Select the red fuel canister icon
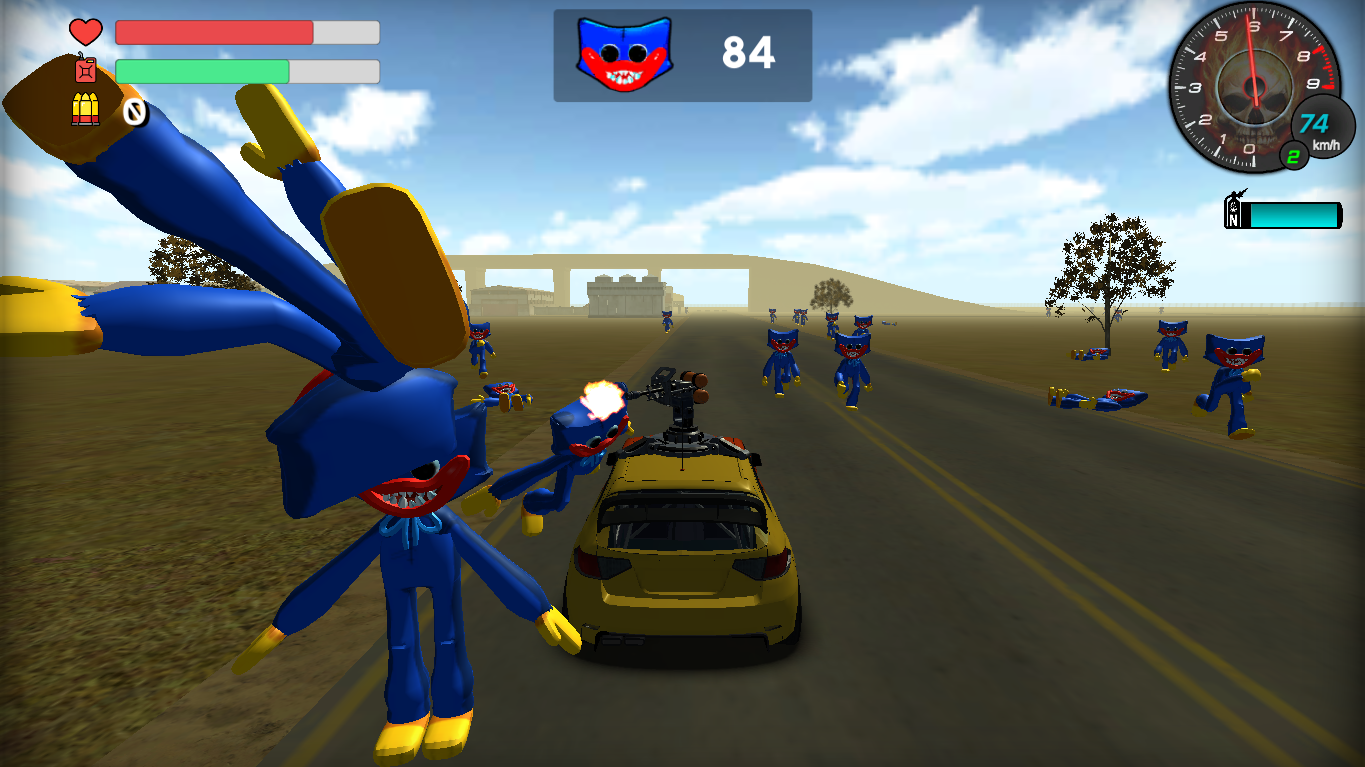1365x767 pixels. tap(85, 71)
